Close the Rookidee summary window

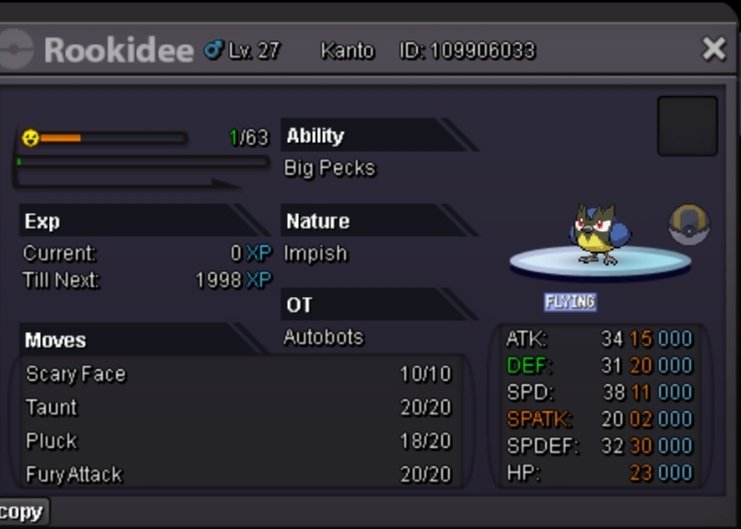pos(713,49)
